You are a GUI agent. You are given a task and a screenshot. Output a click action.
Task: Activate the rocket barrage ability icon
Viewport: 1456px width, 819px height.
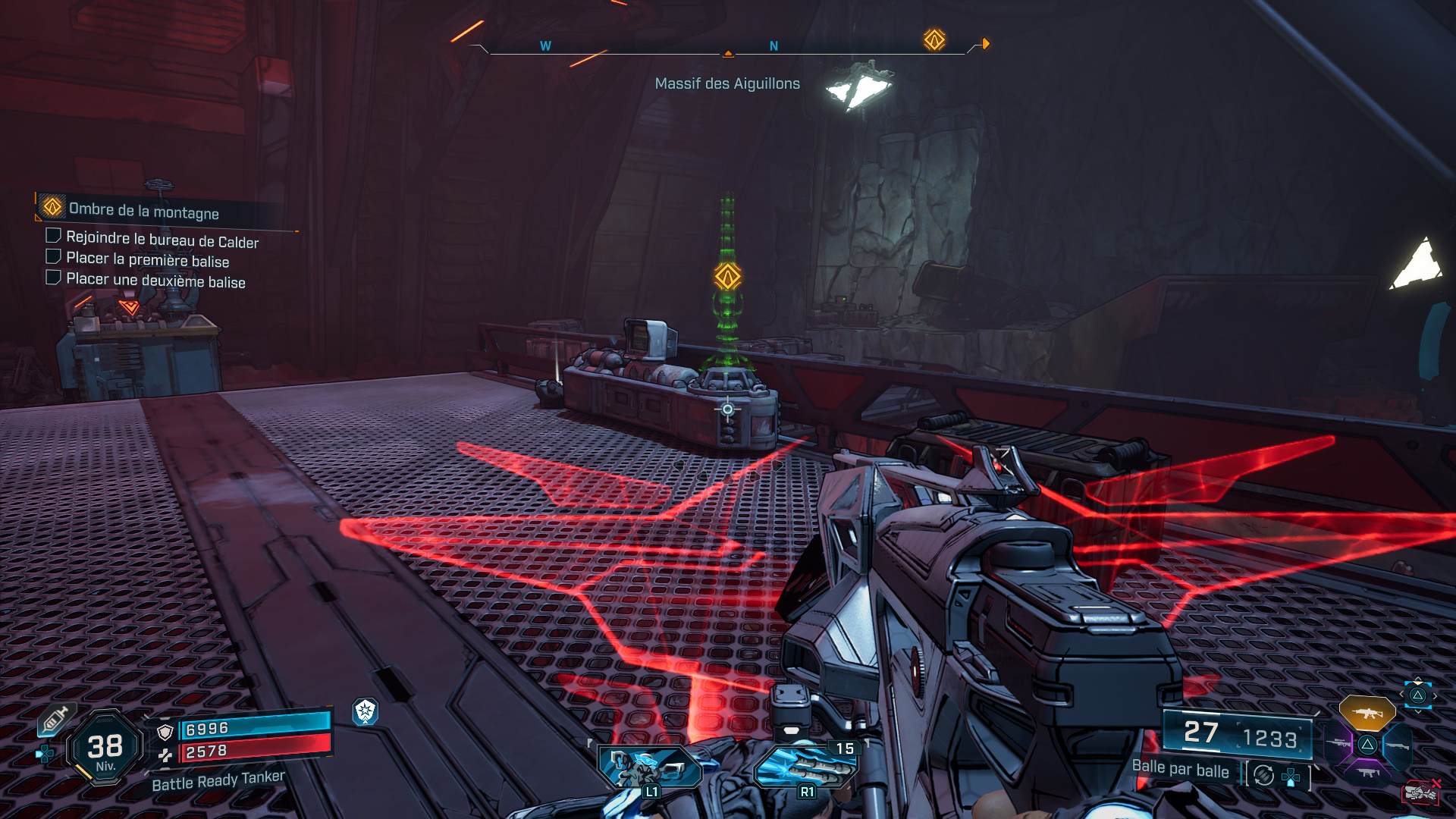click(x=805, y=767)
